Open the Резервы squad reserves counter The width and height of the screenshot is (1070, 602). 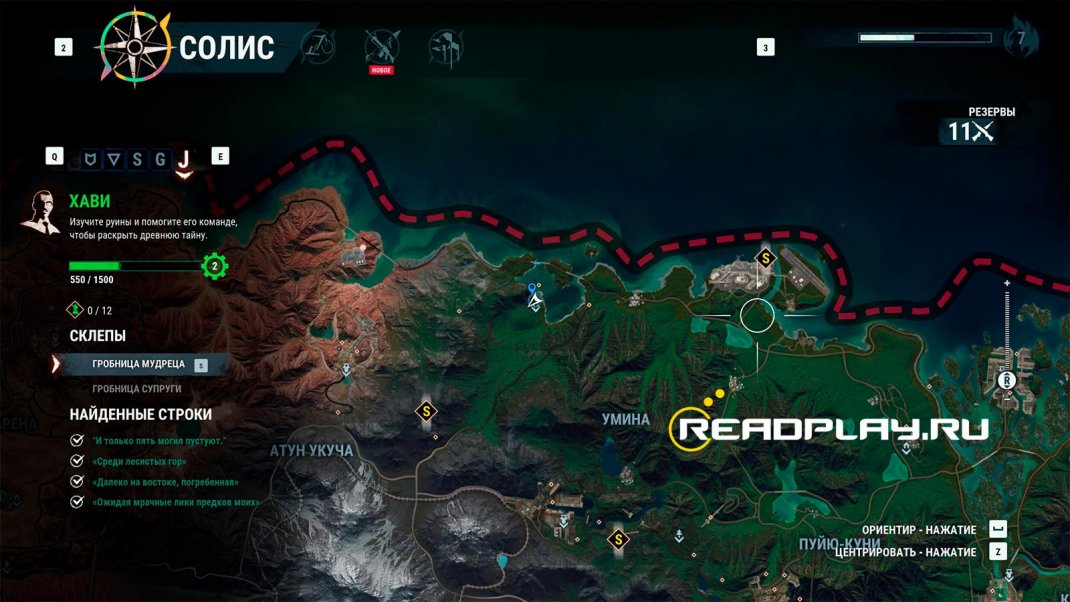(972, 131)
